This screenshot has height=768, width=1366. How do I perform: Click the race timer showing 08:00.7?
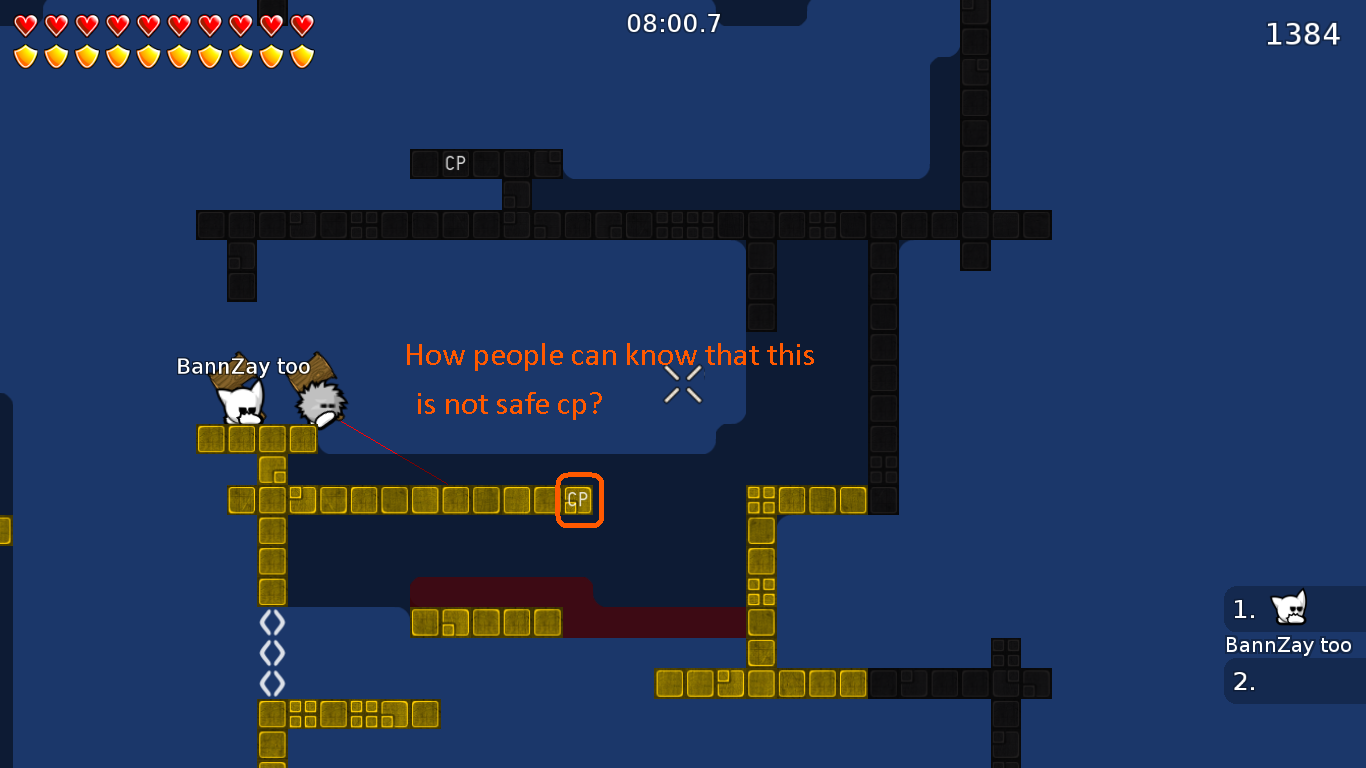pos(674,24)
